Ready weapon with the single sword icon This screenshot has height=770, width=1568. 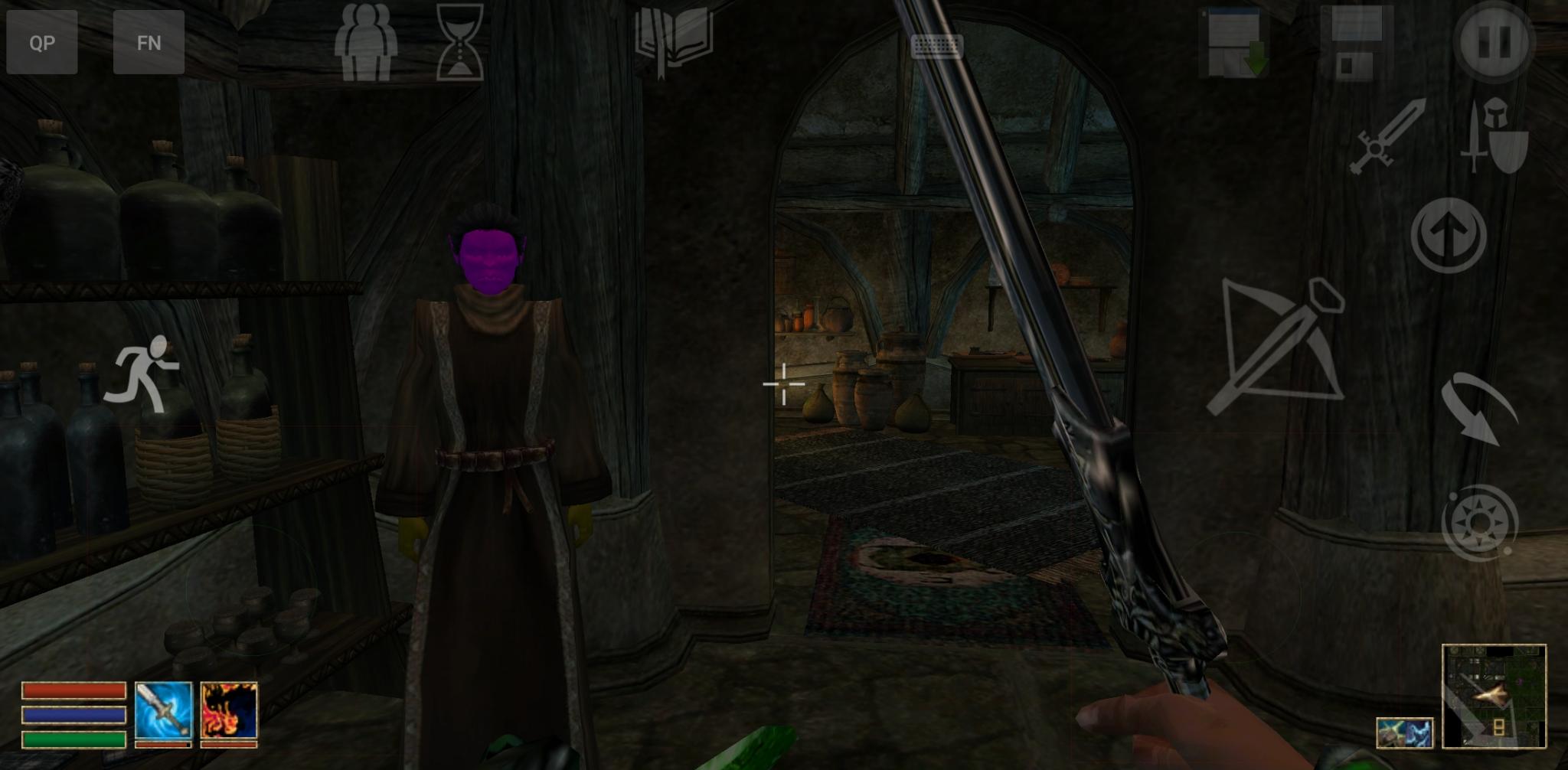1387,136
